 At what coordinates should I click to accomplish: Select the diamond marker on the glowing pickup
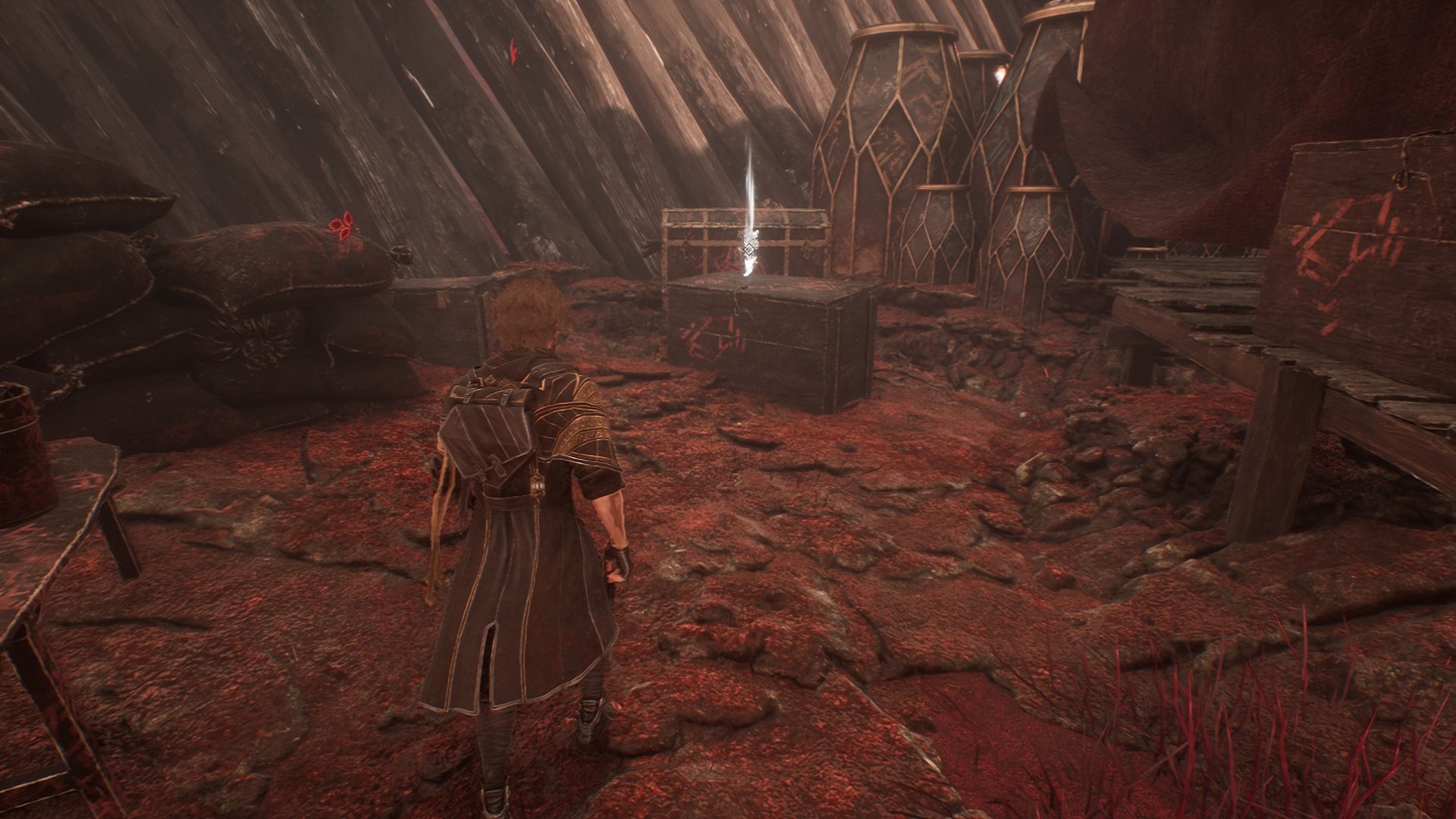(x=749, y=249)
